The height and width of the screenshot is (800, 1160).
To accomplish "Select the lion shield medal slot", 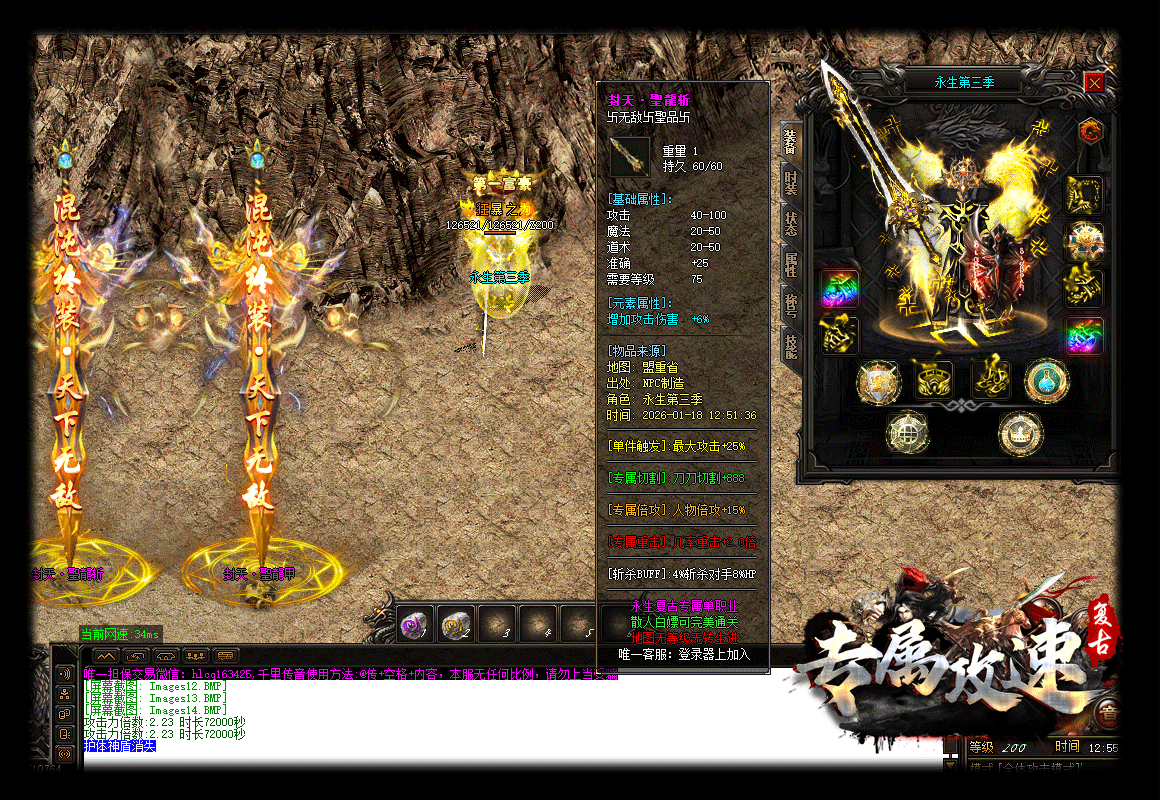I will click(x=878, y=381).
